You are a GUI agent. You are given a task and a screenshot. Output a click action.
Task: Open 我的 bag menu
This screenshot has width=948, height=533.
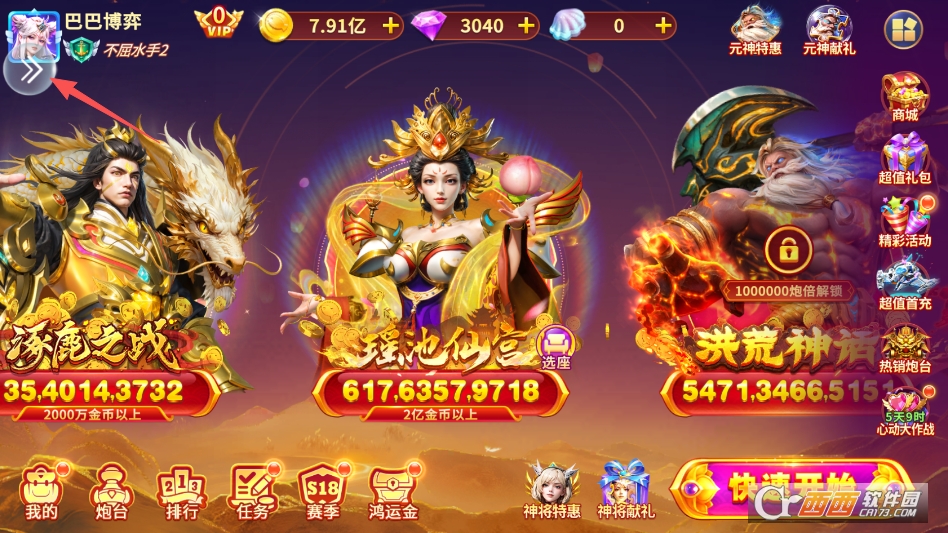41,493
